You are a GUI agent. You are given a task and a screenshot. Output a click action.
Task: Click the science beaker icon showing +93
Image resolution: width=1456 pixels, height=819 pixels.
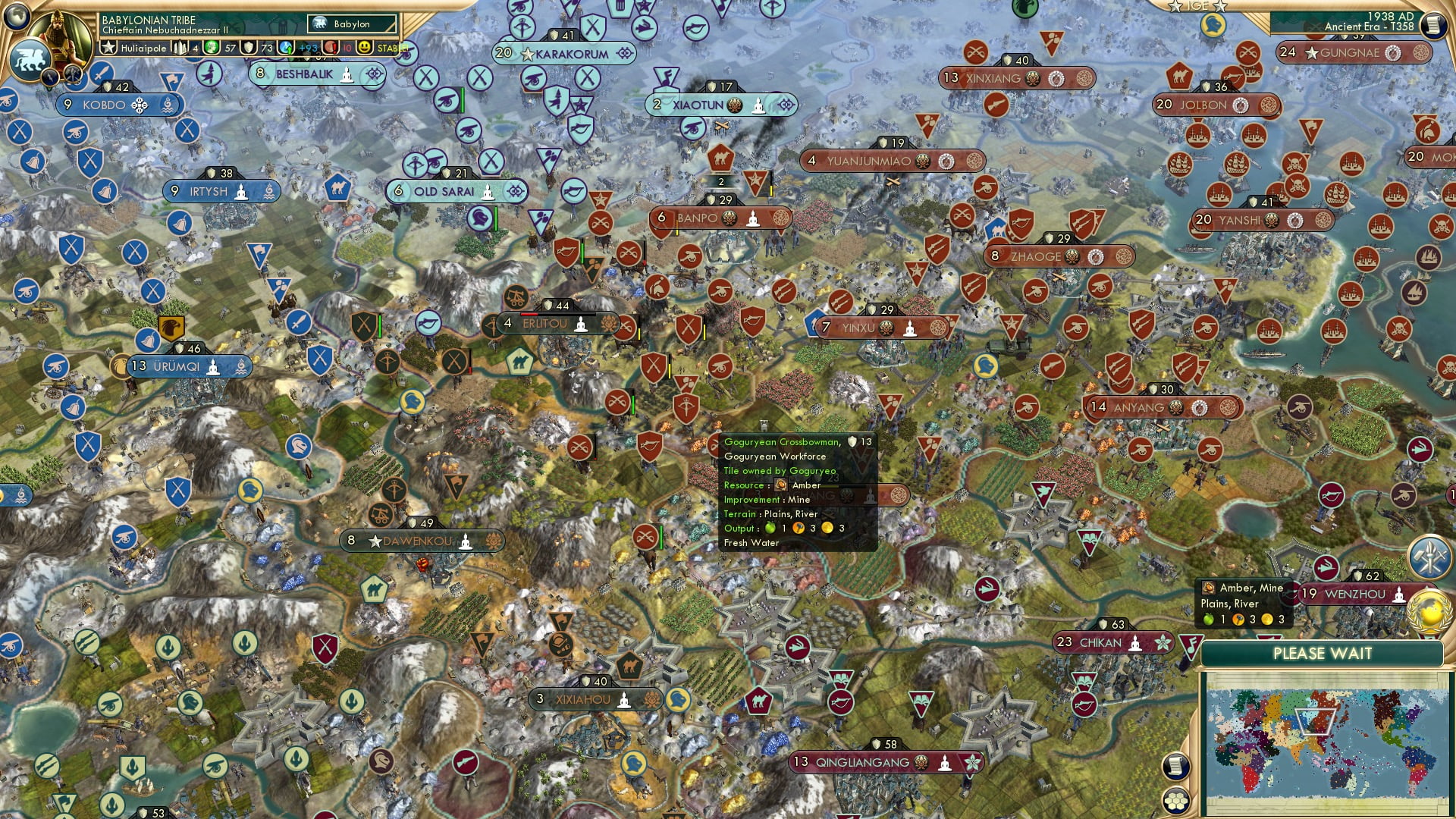287,48
